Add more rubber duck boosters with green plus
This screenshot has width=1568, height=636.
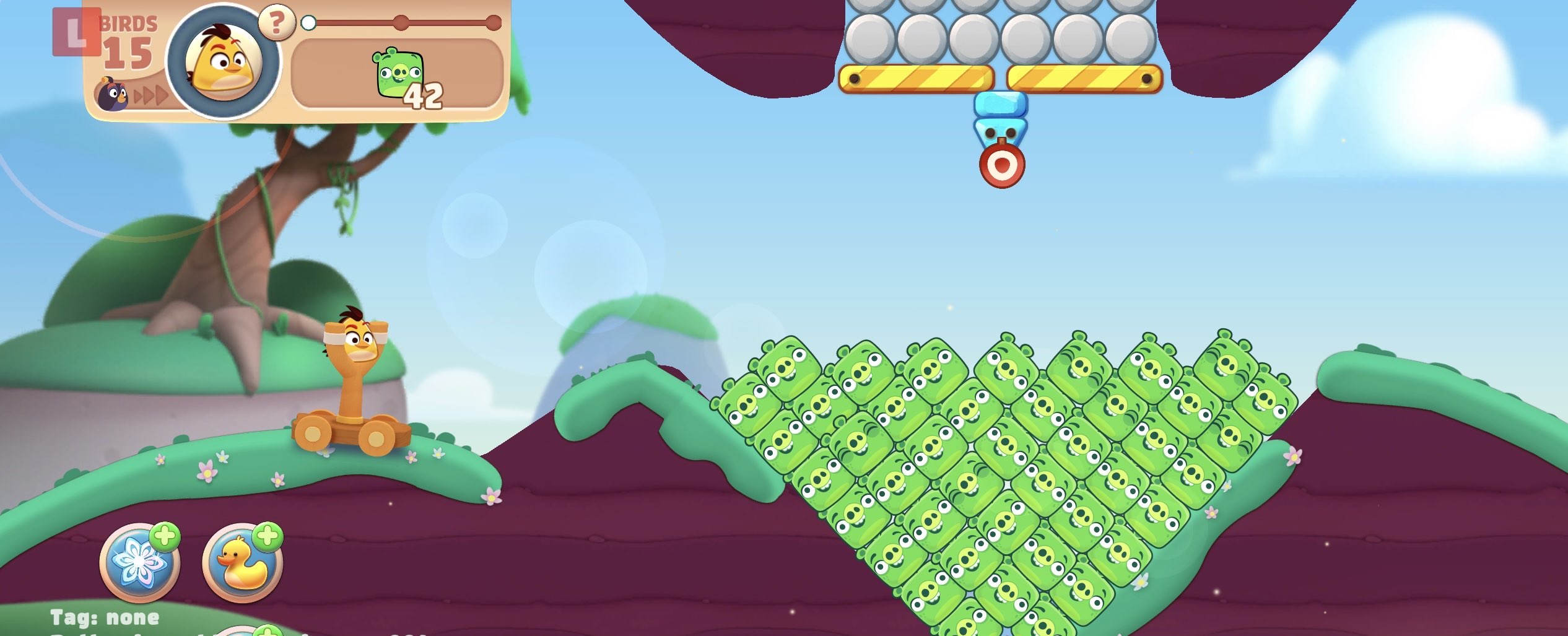click(268, 536)
